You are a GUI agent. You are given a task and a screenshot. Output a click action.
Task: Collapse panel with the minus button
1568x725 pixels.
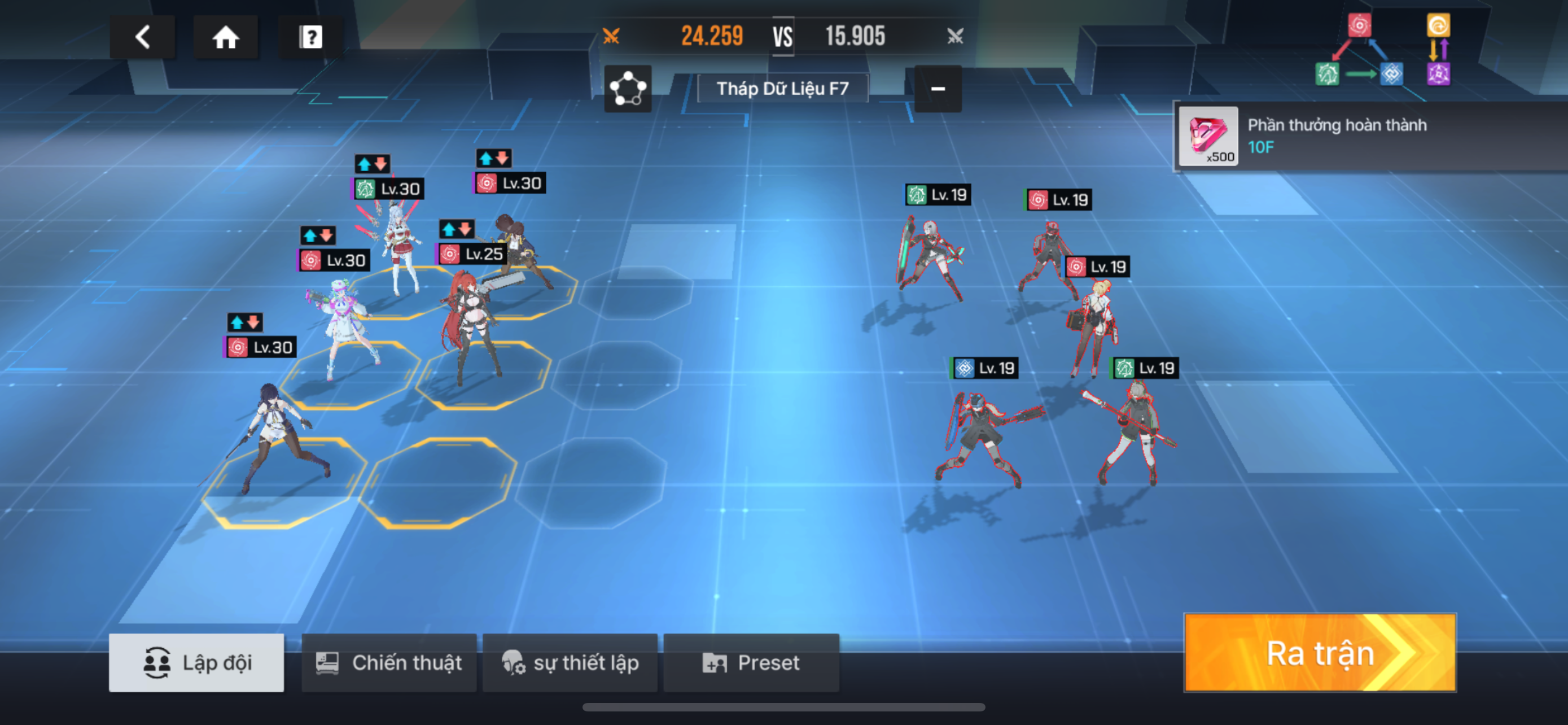pyautogui.click(x=938, y=89)
